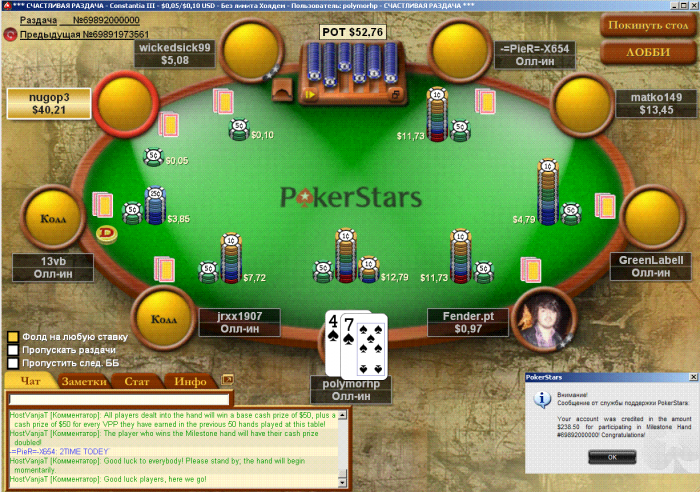Enable the Пропускать раздачи checkbox
Viewport: 700px width, 492px height.
(x=13, y=351)
